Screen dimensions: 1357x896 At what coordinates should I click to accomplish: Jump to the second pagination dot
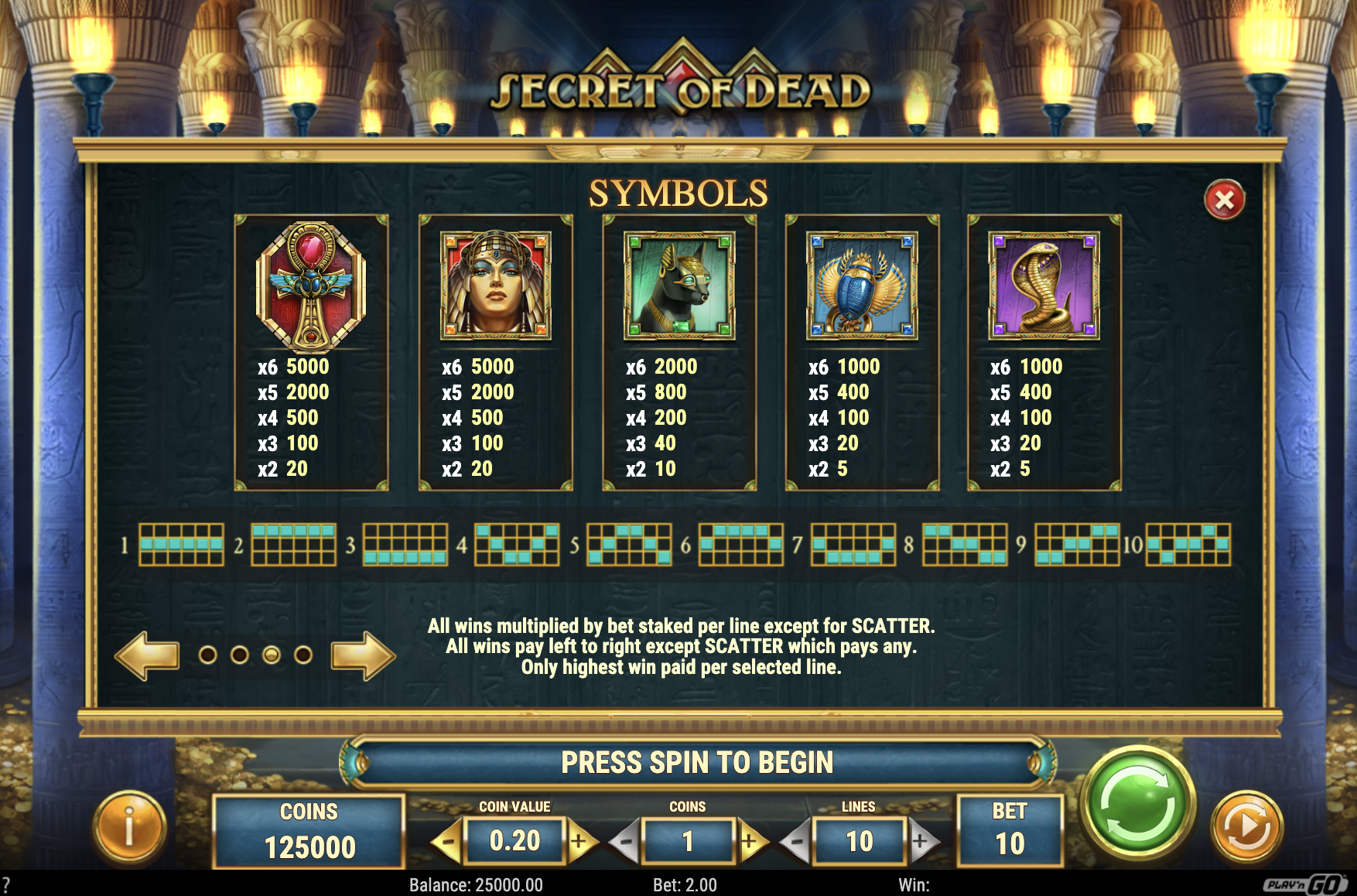(239, 654)
